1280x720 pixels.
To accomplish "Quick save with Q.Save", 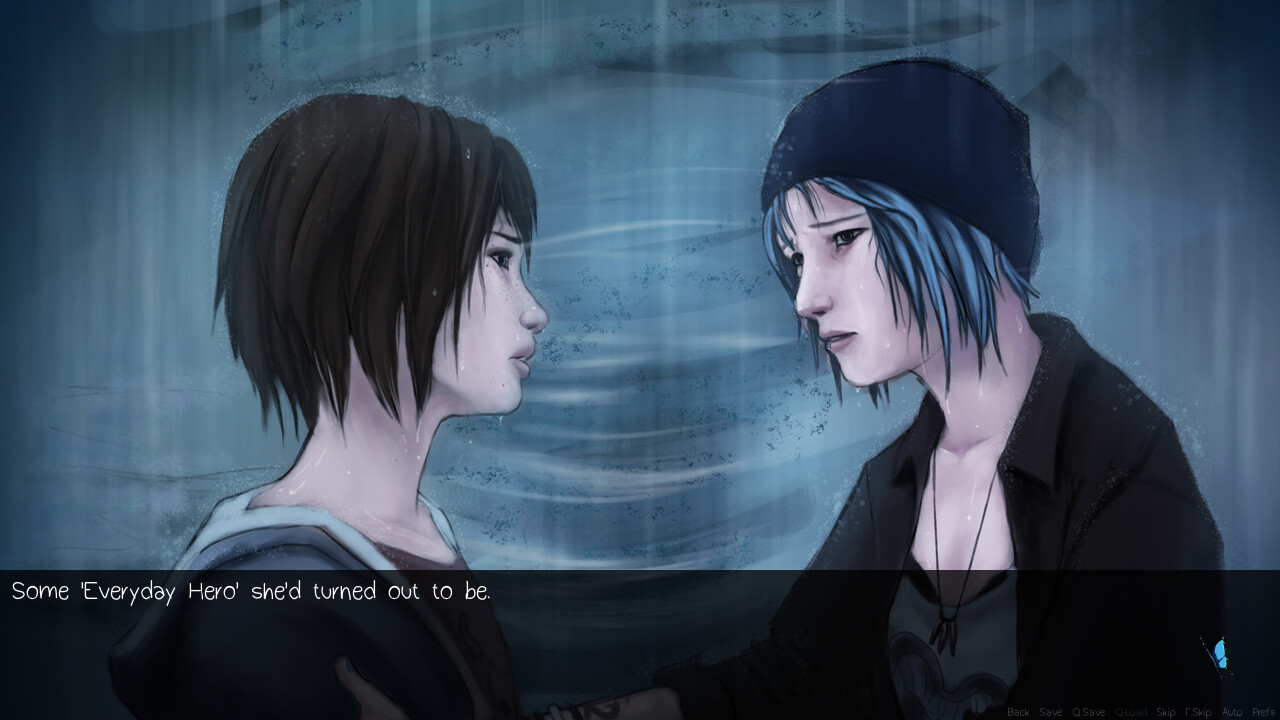I will pos(1089,712).
